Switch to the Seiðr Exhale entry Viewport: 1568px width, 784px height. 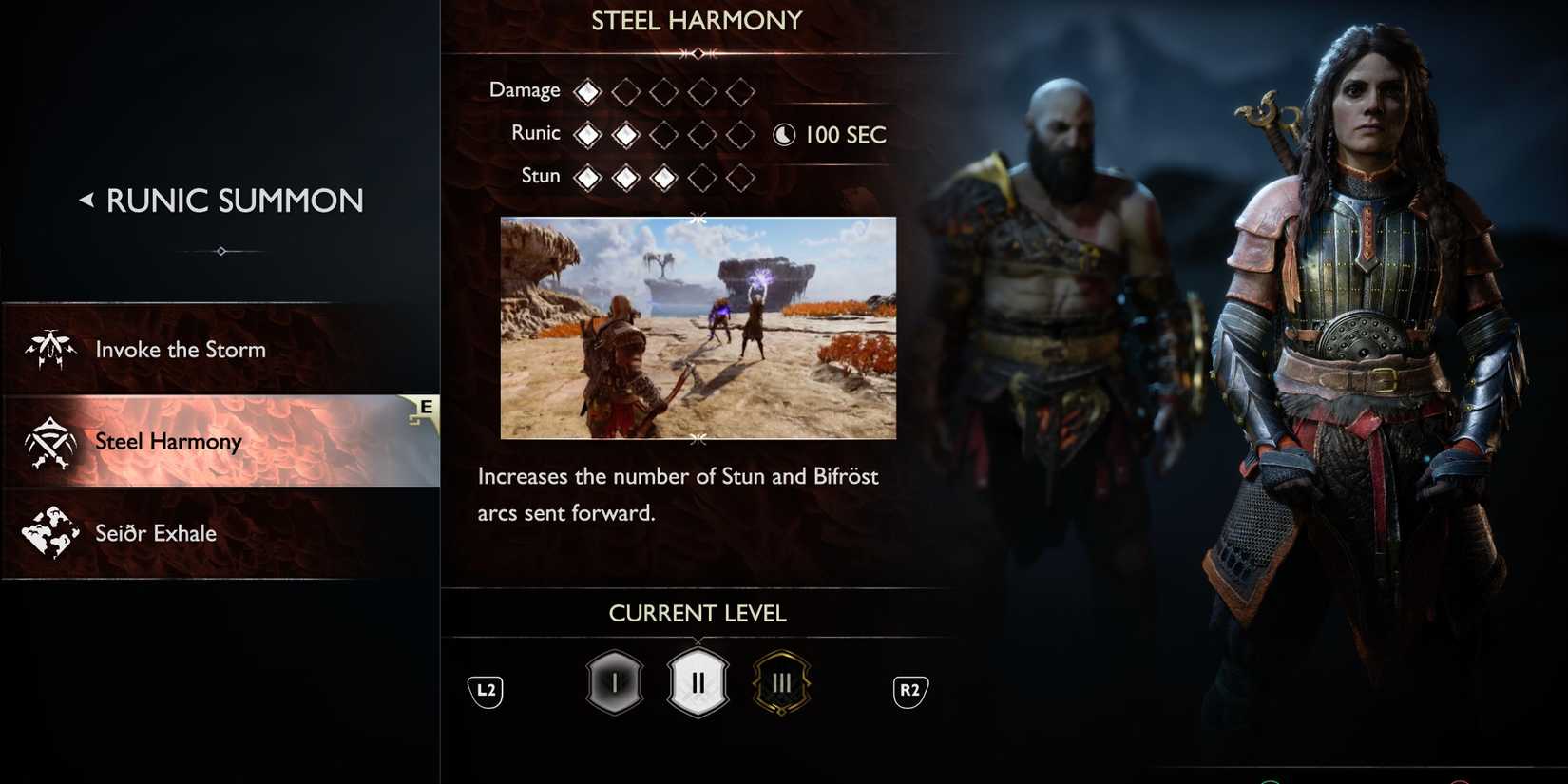pos(154,533)
